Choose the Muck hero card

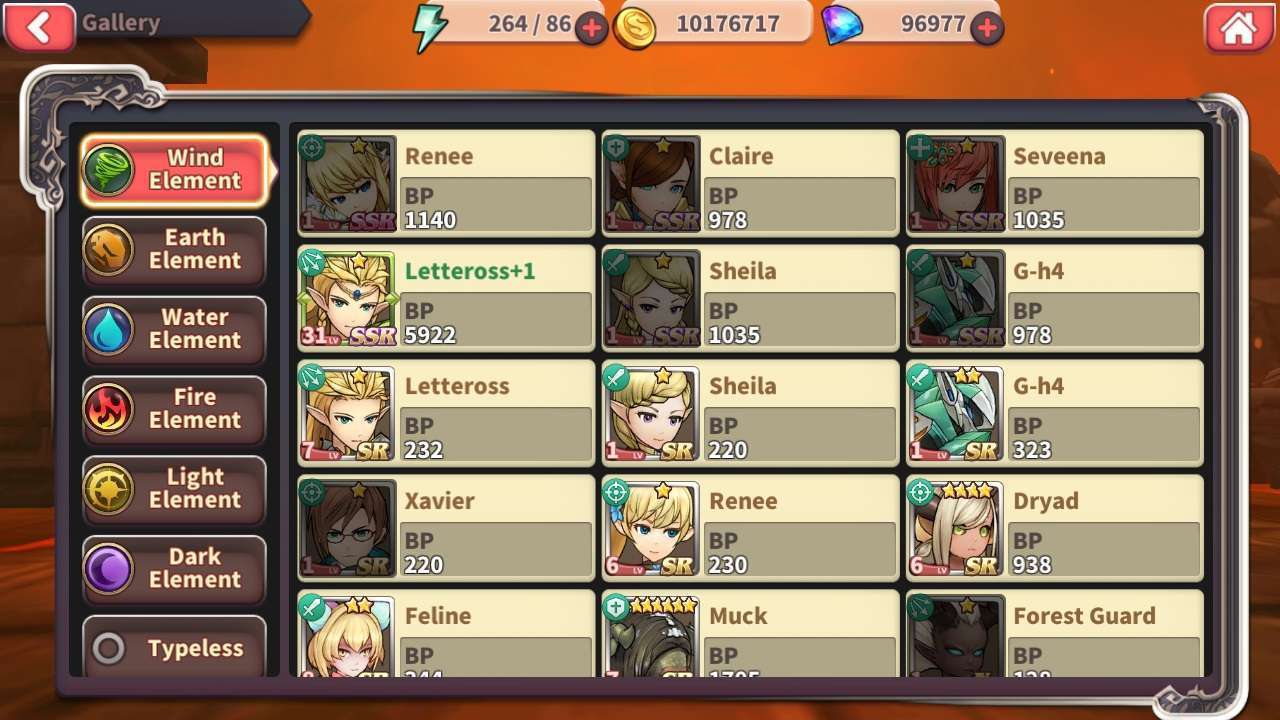click(750, 634)
